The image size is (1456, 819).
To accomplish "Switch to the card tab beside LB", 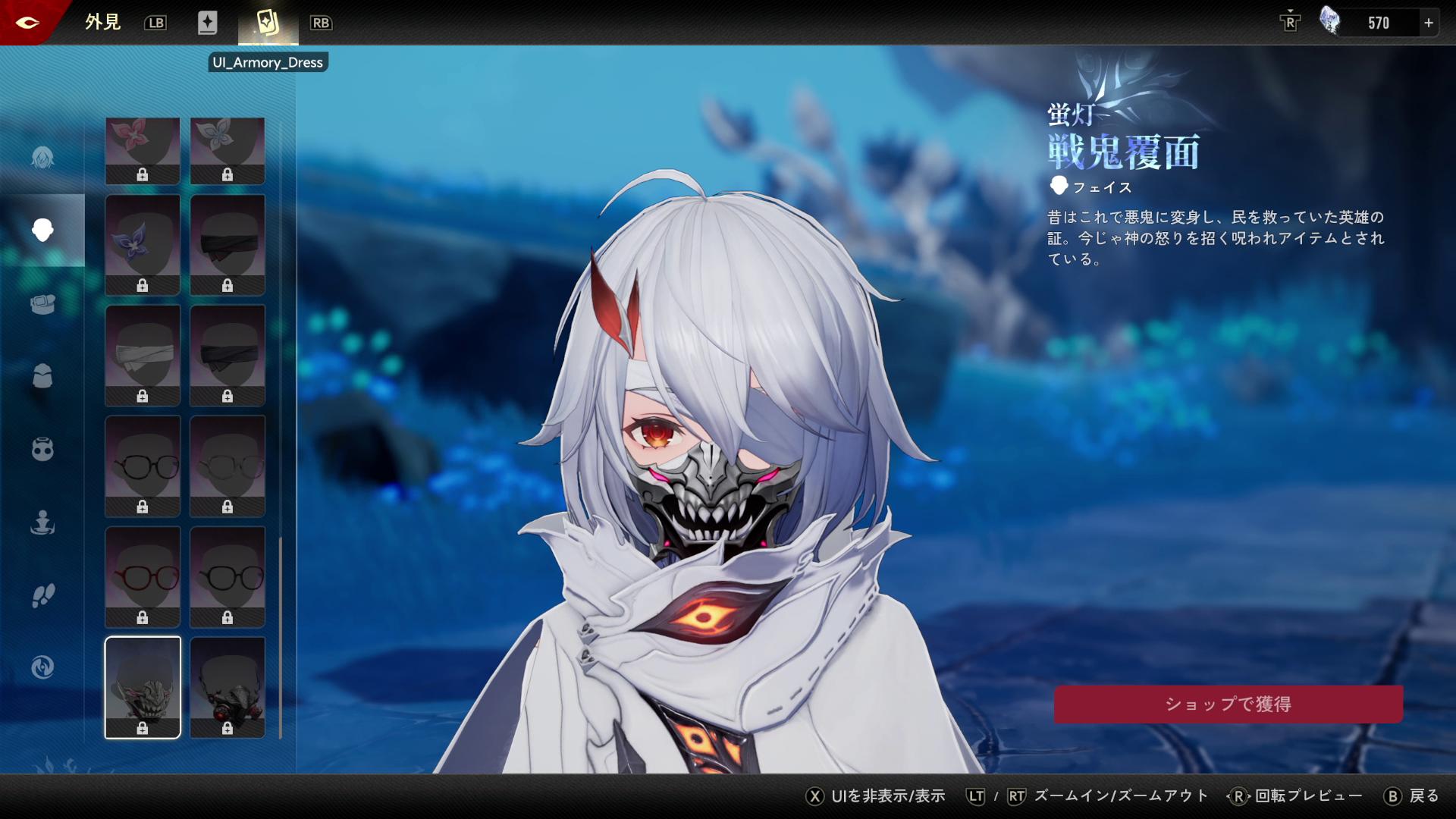I will [207, 23].
